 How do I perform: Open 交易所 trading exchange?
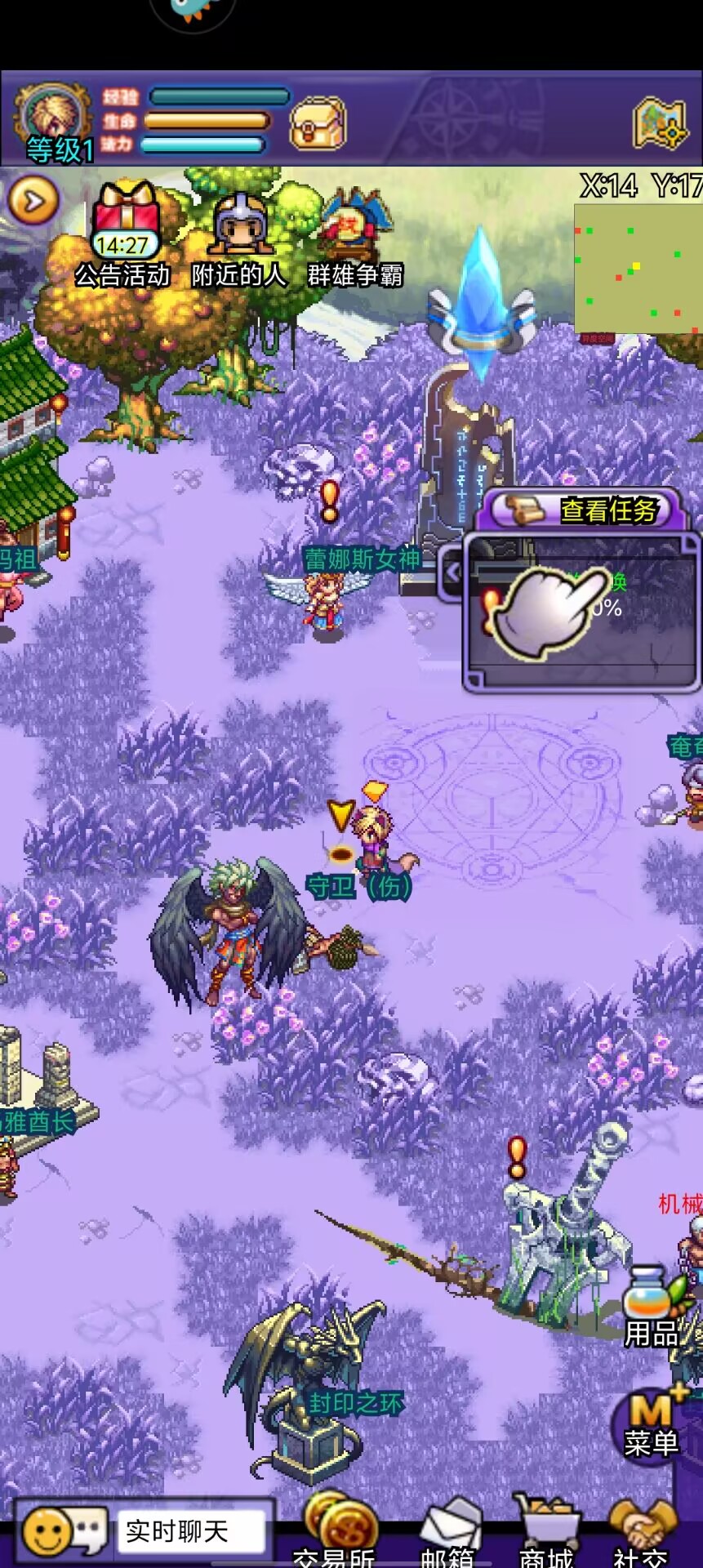(x=336, y=1531)
